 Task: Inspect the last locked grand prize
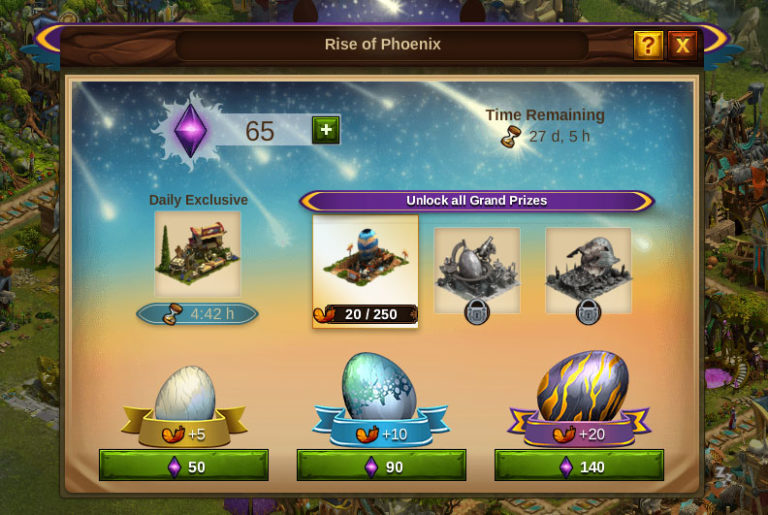point(588,268)
